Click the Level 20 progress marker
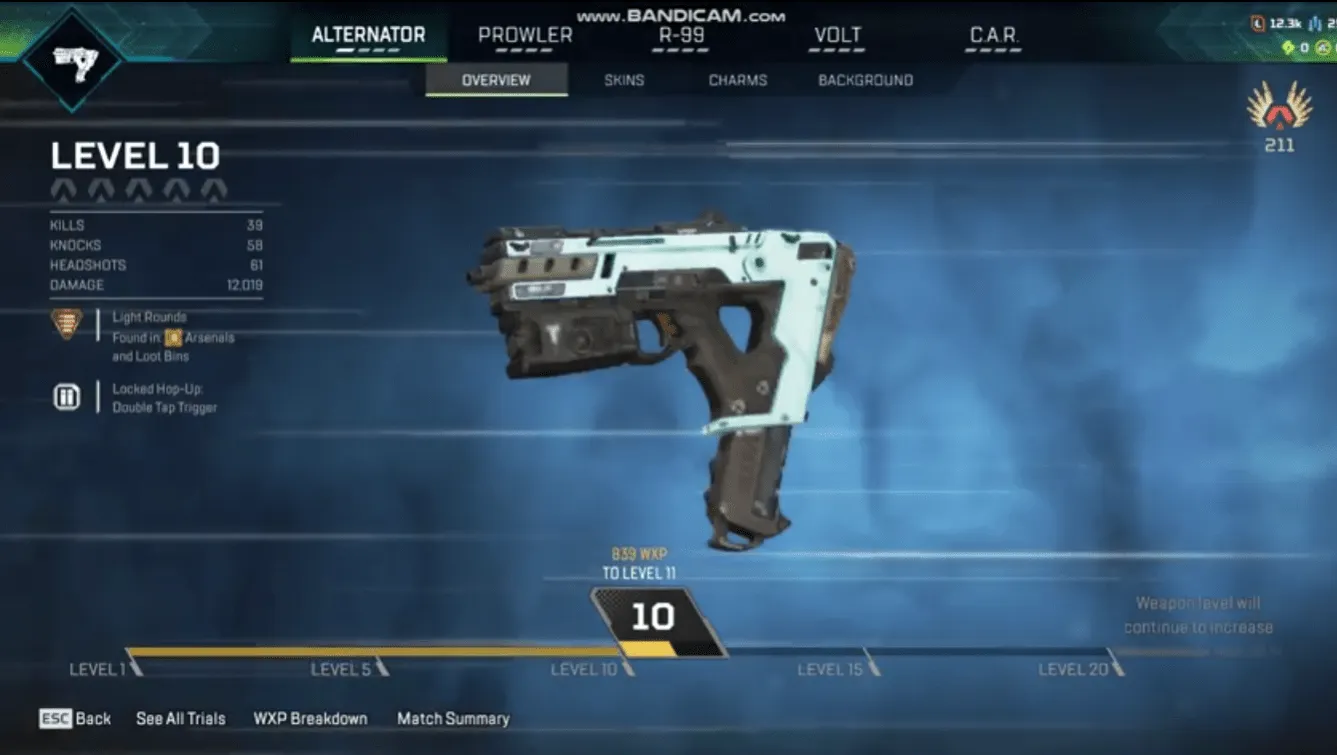This screenshot has width=1337, height=755. click(1114, 663)
